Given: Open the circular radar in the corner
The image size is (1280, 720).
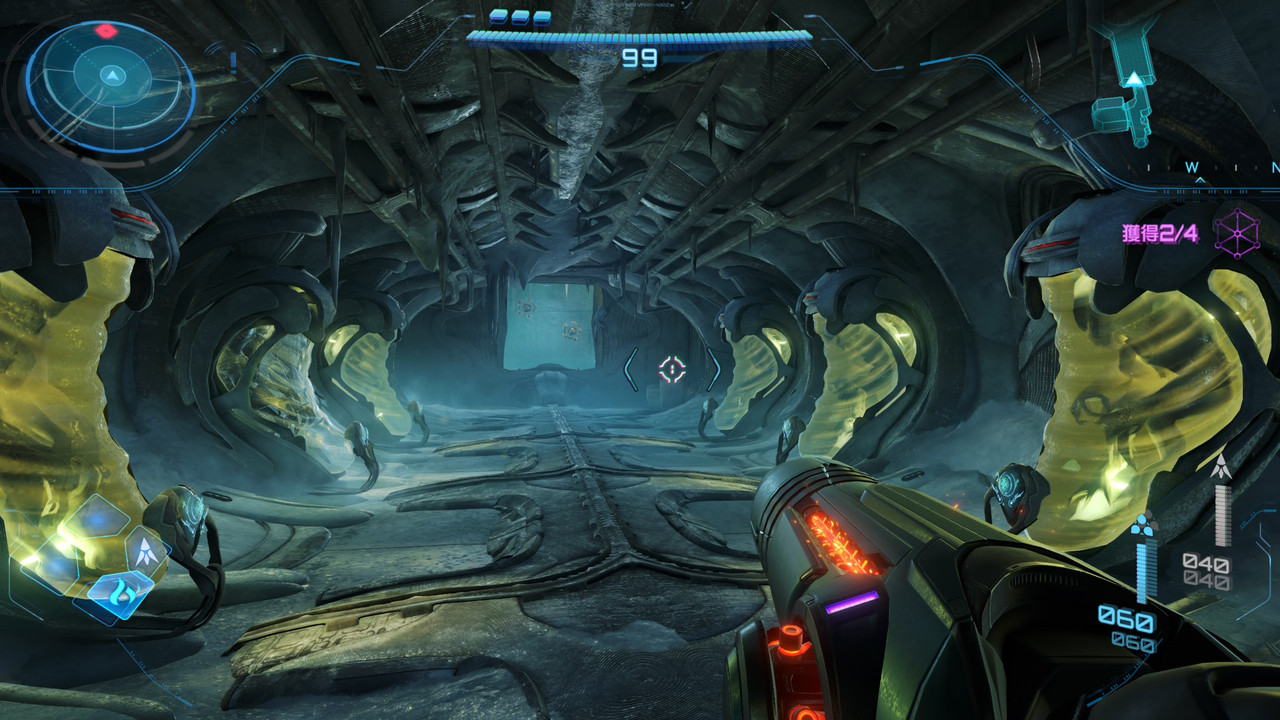Looking at the screenshot, I should click(110, 85).
